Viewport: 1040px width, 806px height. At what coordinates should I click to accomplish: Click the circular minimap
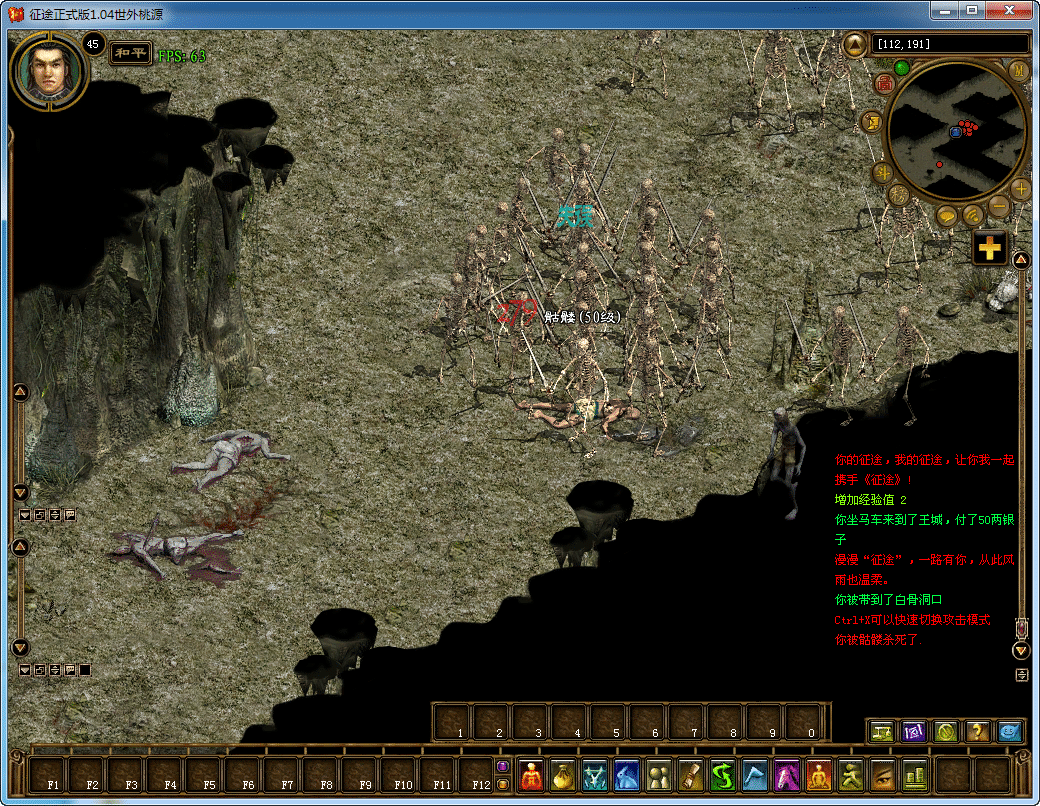[957, 130]
